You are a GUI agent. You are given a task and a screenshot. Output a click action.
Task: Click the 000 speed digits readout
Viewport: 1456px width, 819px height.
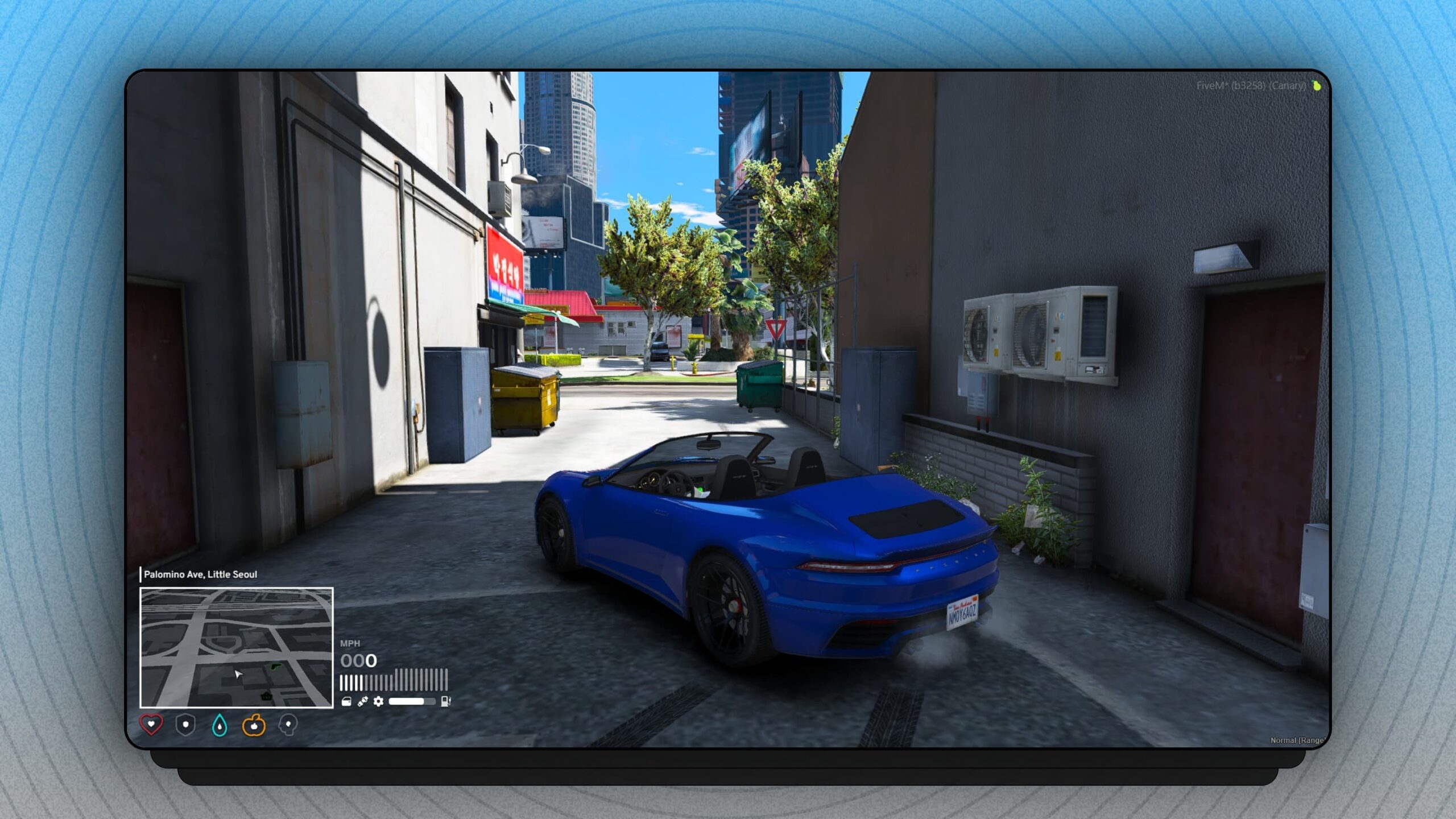pyautogui.click(x=358, y=661)
